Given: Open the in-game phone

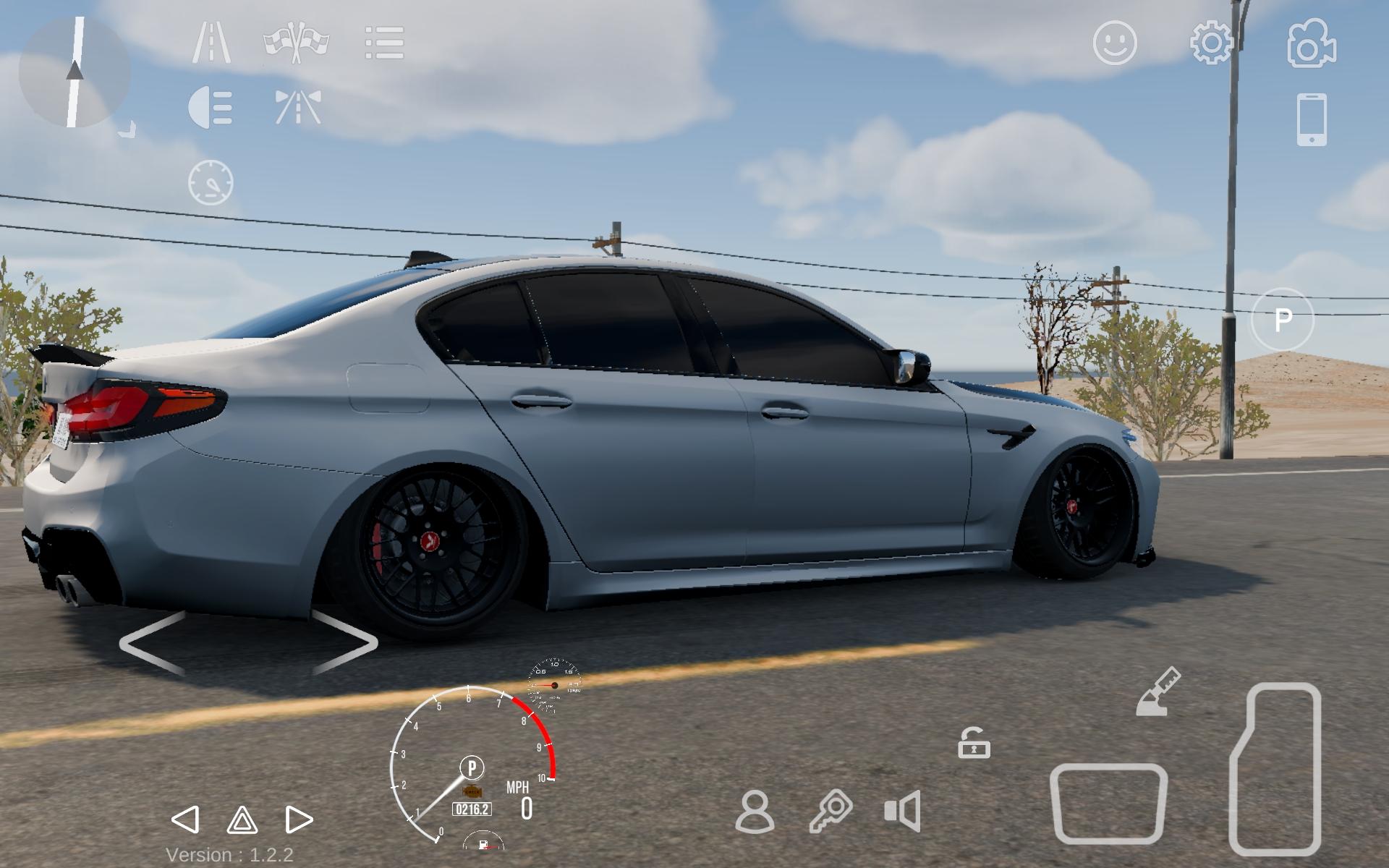Looking at the screenshot, I should coord(1312,119).
